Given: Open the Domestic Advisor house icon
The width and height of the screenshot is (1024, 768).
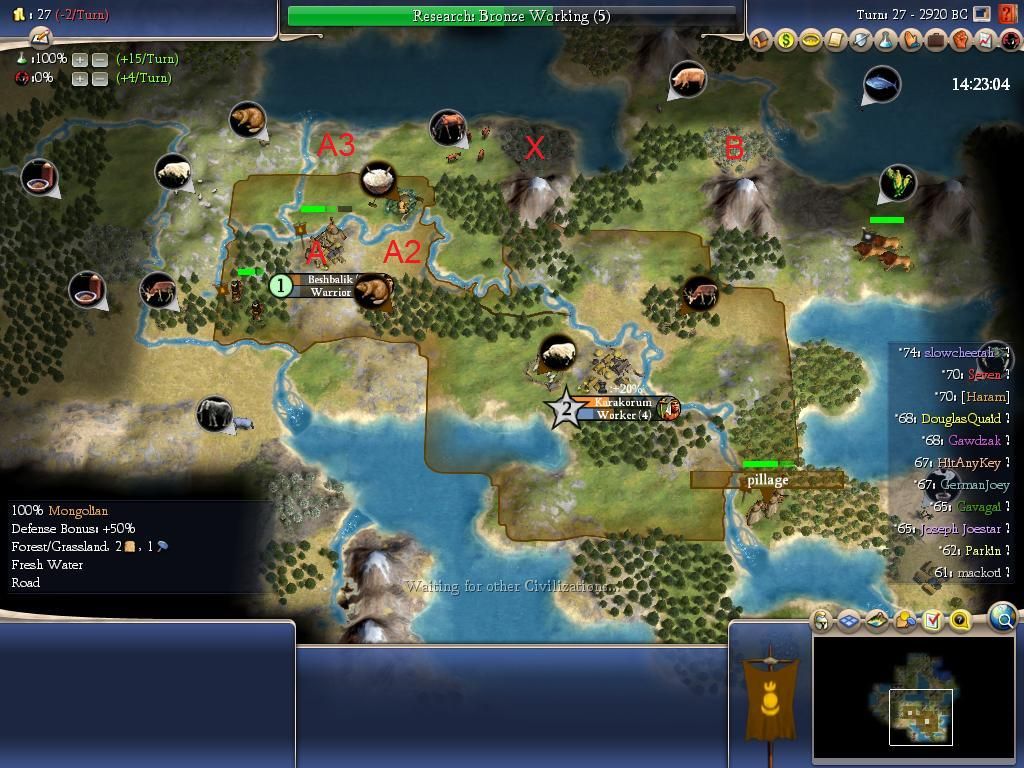Looking at the screenshot, I should [x=761, y=40].
